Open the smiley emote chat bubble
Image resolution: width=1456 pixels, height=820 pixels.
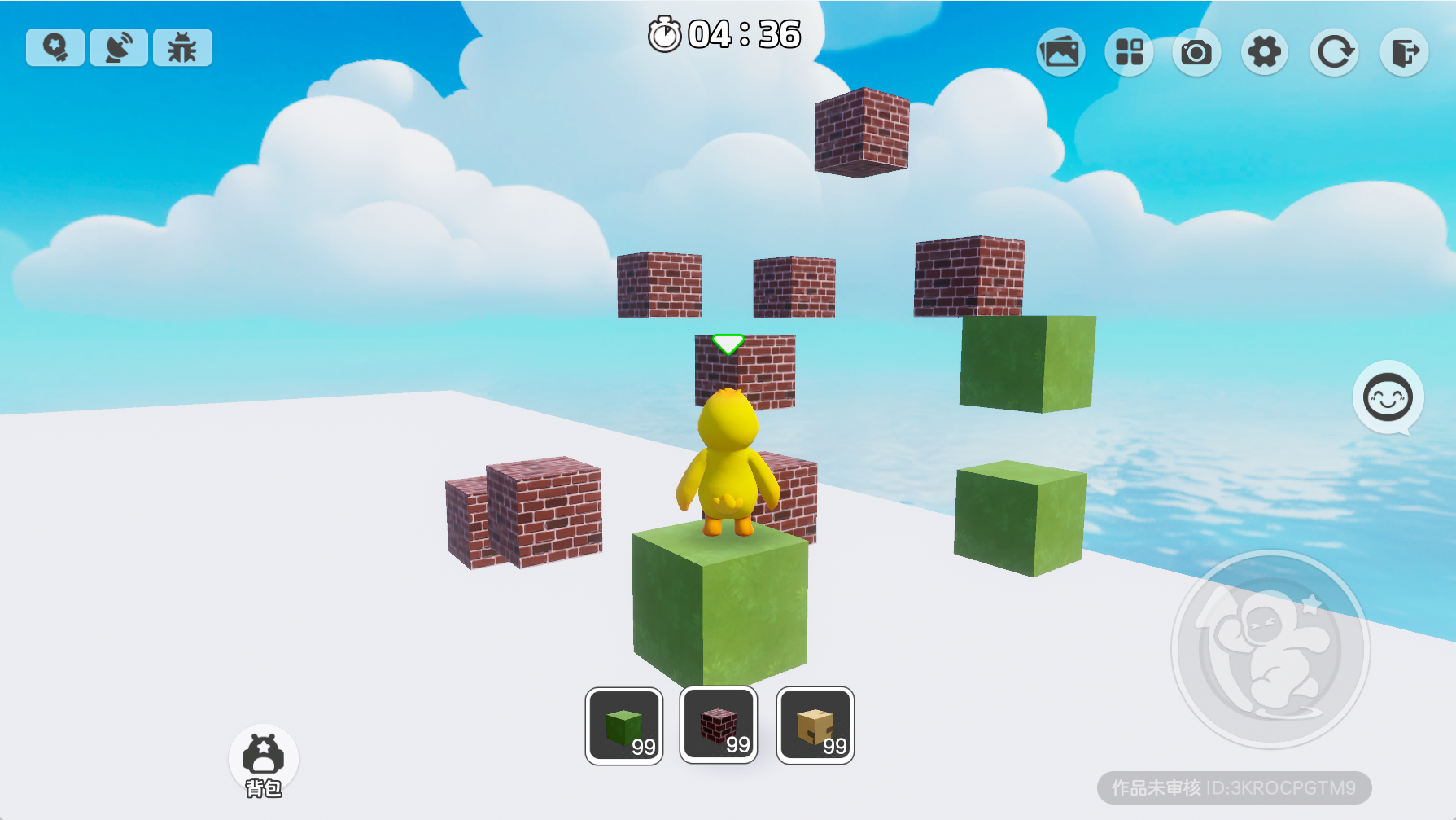[x=1388, y=398]
